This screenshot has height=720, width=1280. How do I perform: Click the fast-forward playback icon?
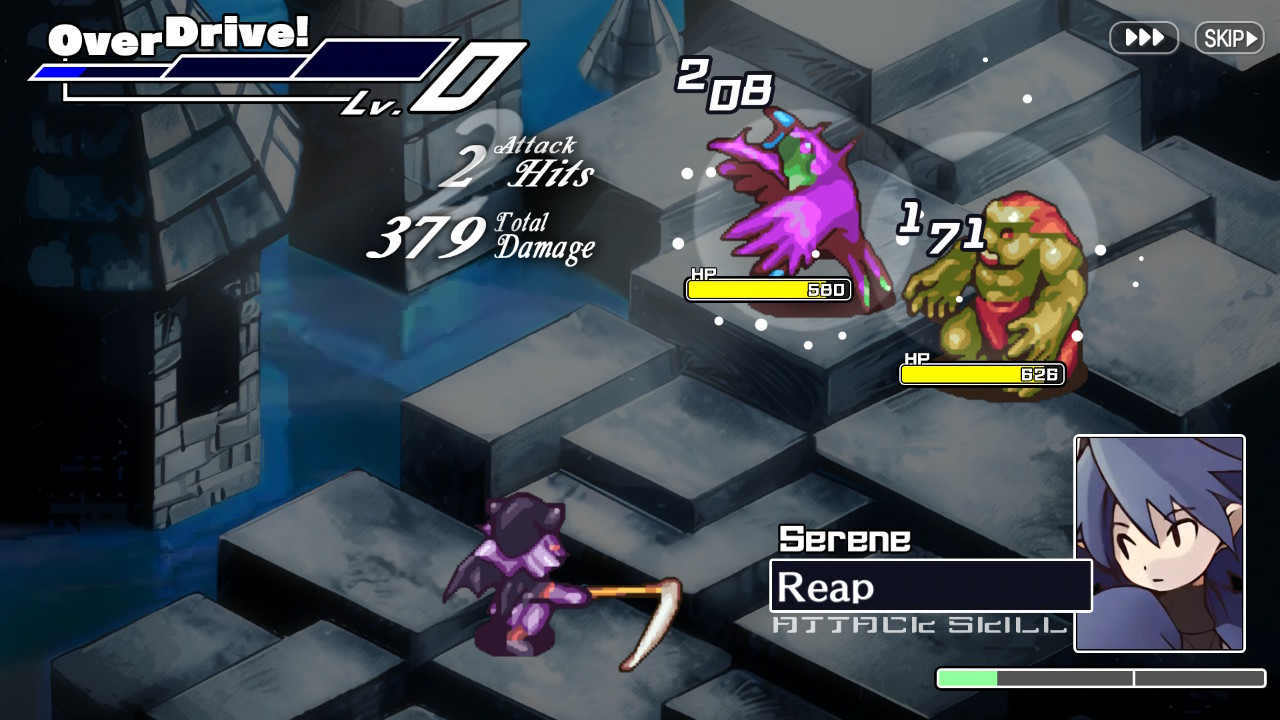pos(1143,38)
